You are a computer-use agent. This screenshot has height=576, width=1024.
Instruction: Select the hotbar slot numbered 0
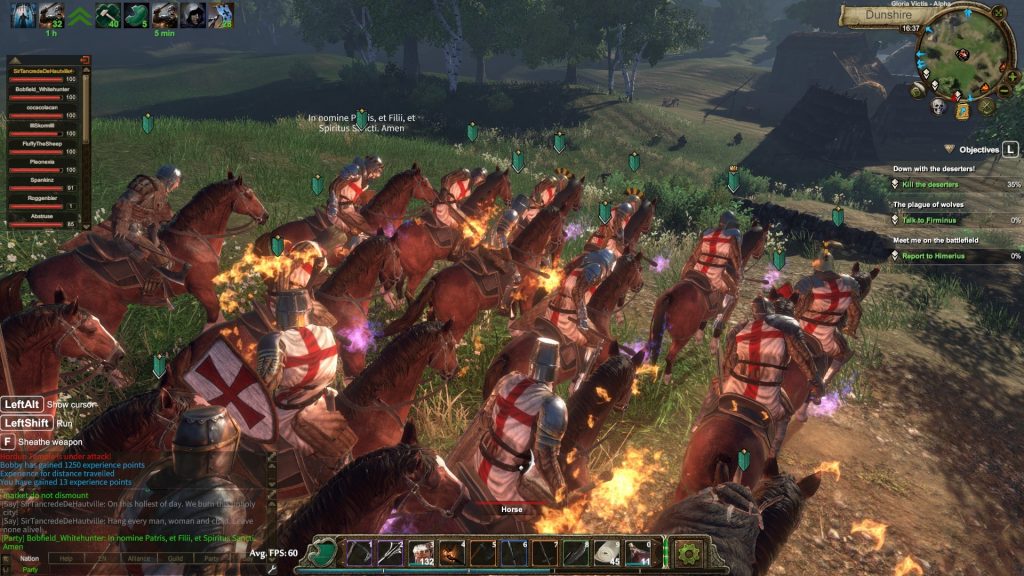638,553
